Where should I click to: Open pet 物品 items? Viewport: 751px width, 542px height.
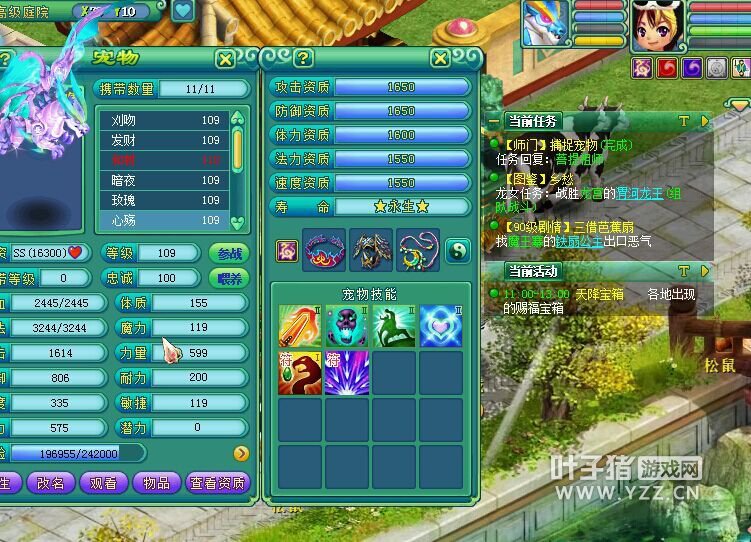click(157, 483)
